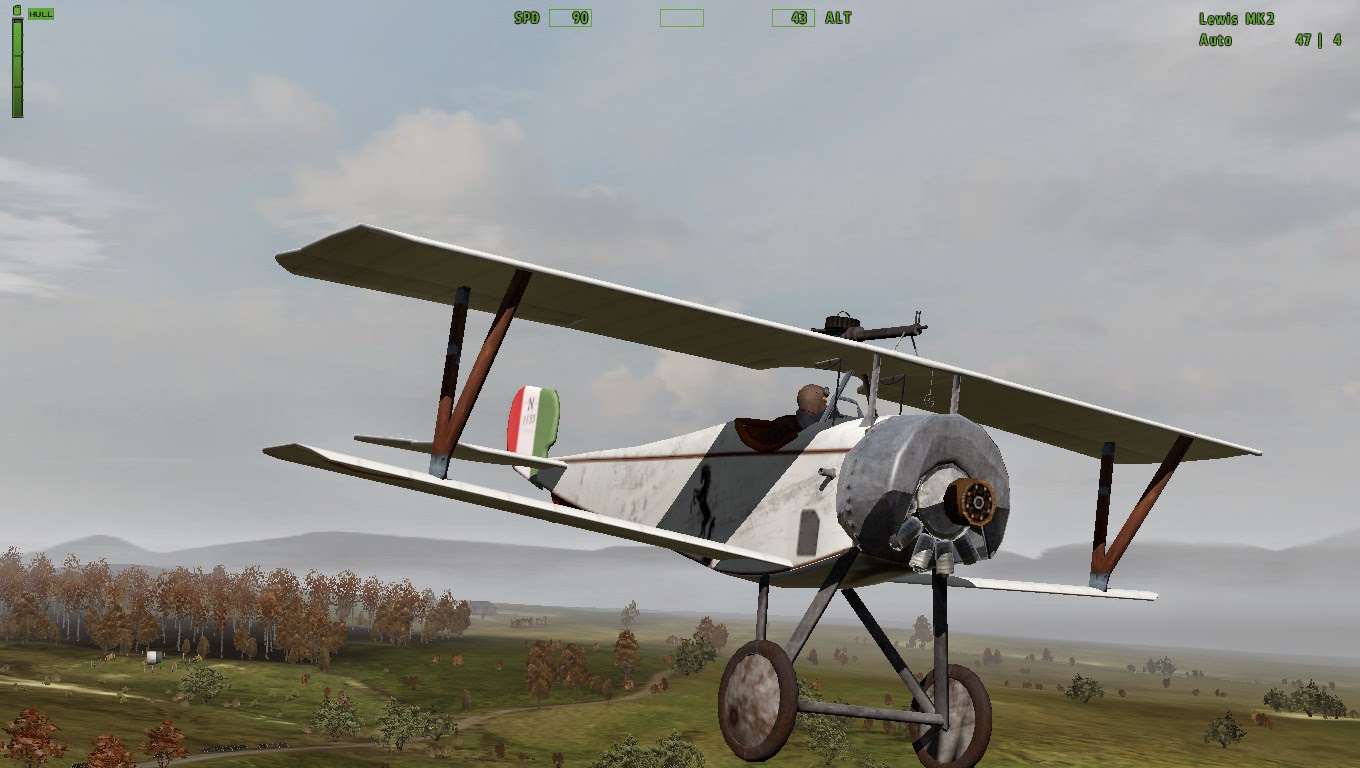Viewport: 1360px width, 768px height.
Task: Click the fuel canister icon above the HULL bar
Action: (x=17, y=9)
